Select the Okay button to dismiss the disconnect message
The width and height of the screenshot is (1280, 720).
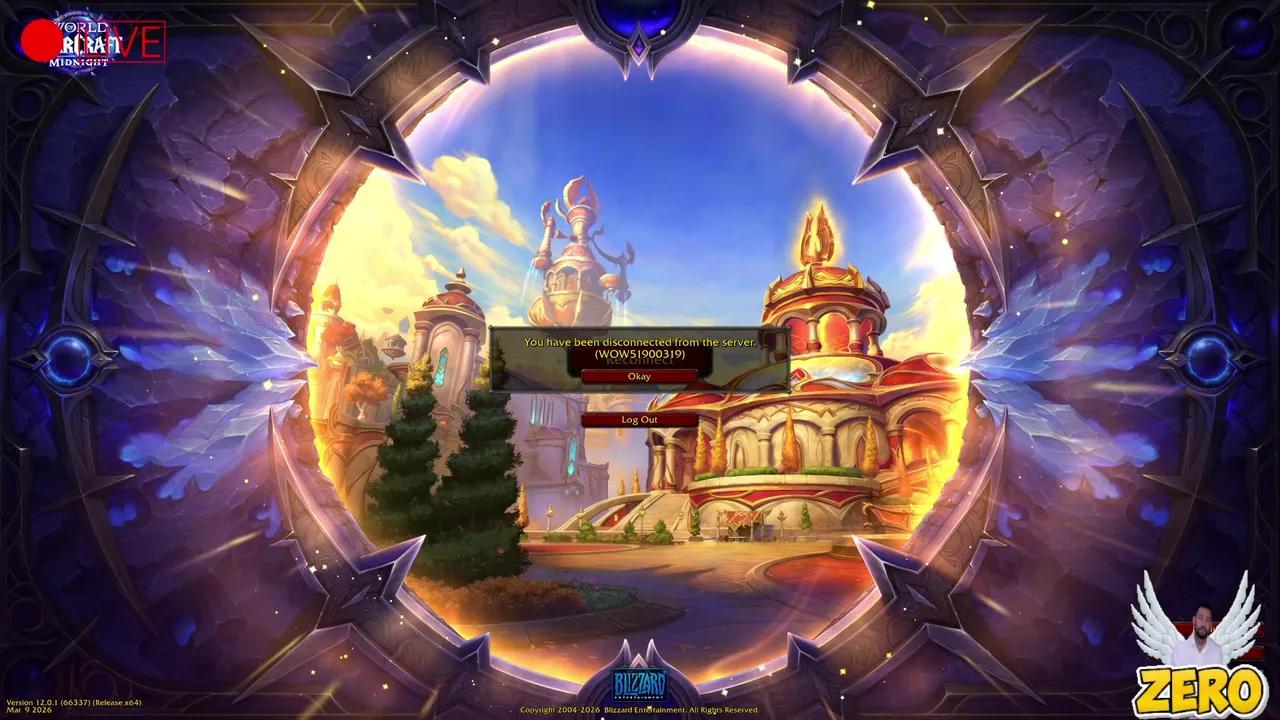pos(638,375)
